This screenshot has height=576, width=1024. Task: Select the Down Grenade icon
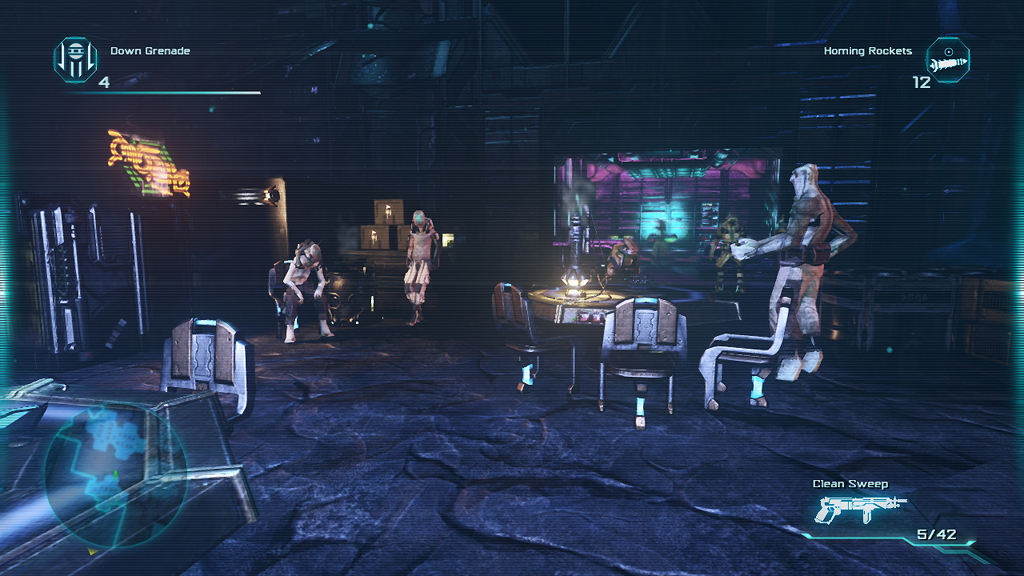(75, 59)
